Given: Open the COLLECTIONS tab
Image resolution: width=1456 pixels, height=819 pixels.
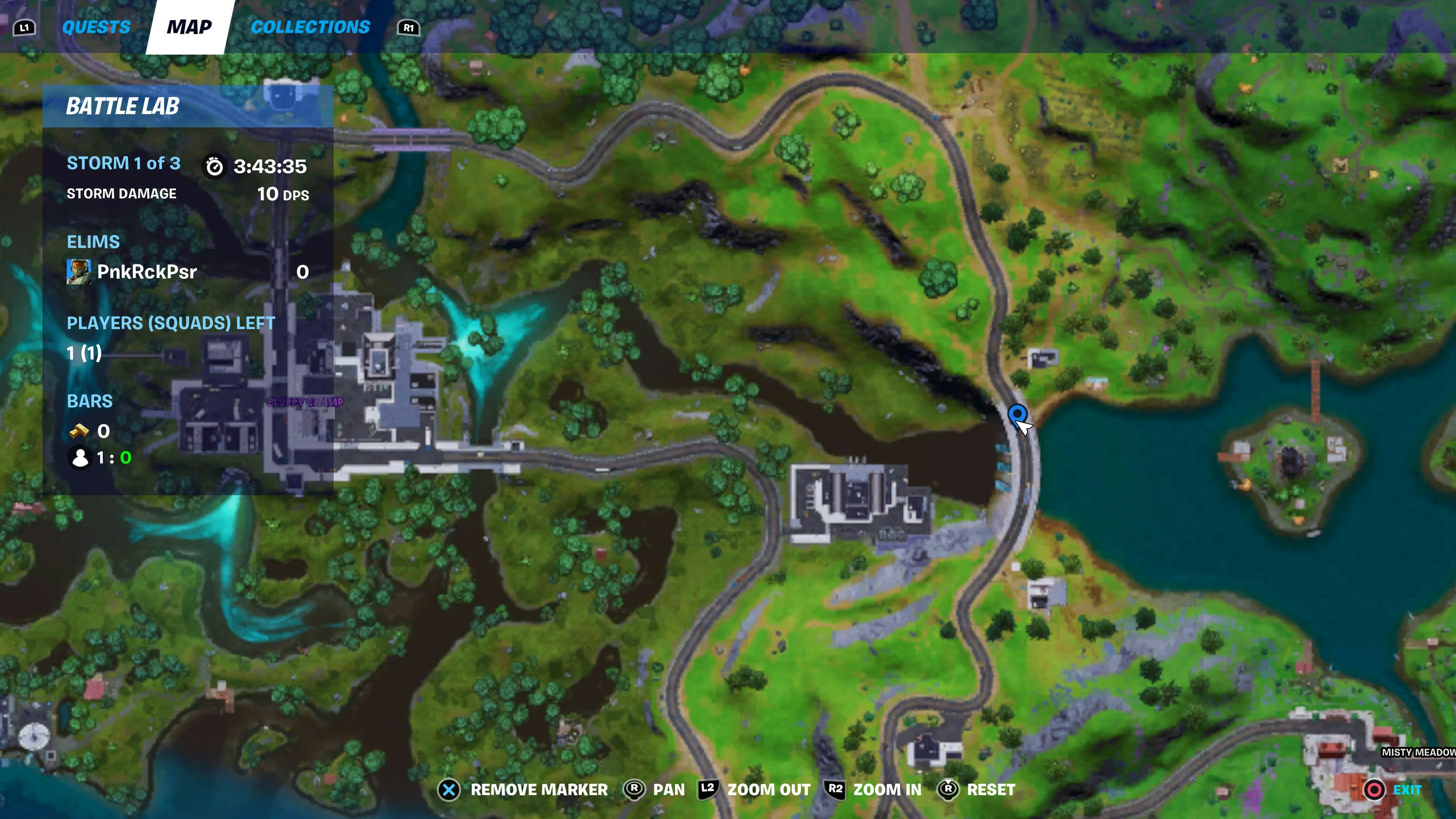Looking at the screenshot, I should click(311, 27).
